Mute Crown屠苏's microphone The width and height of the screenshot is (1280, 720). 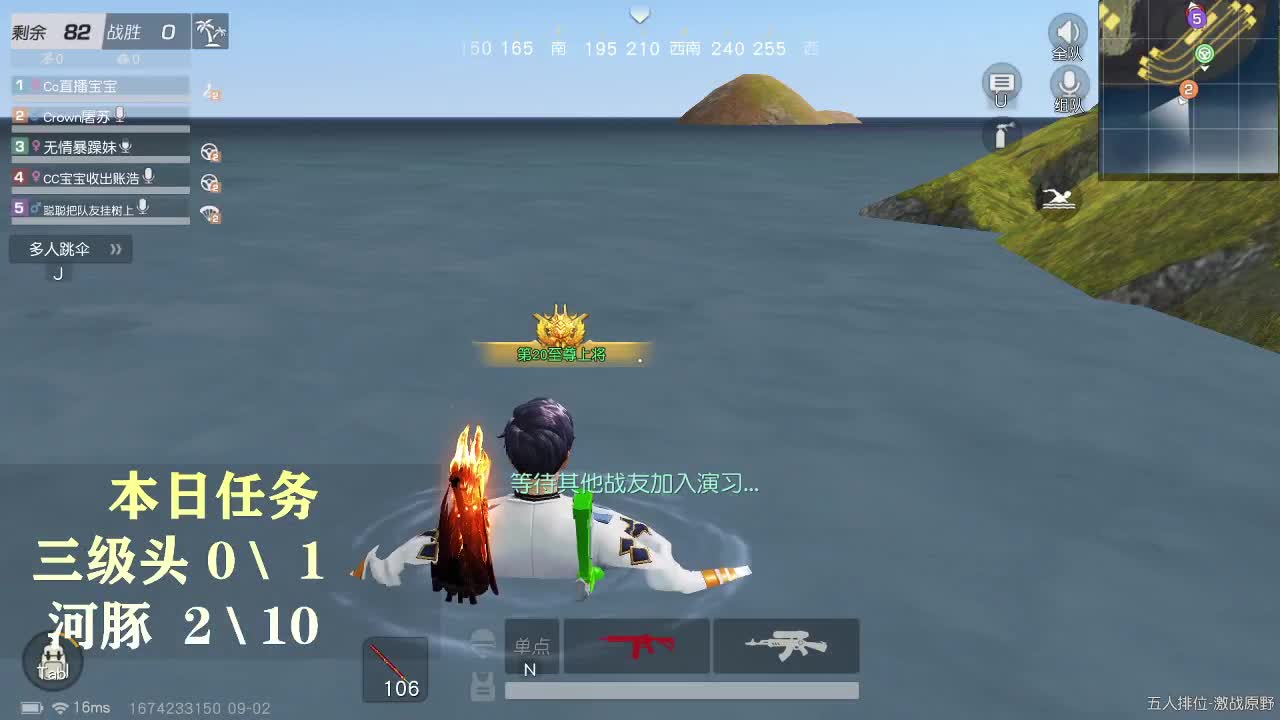tap(120, 116)
